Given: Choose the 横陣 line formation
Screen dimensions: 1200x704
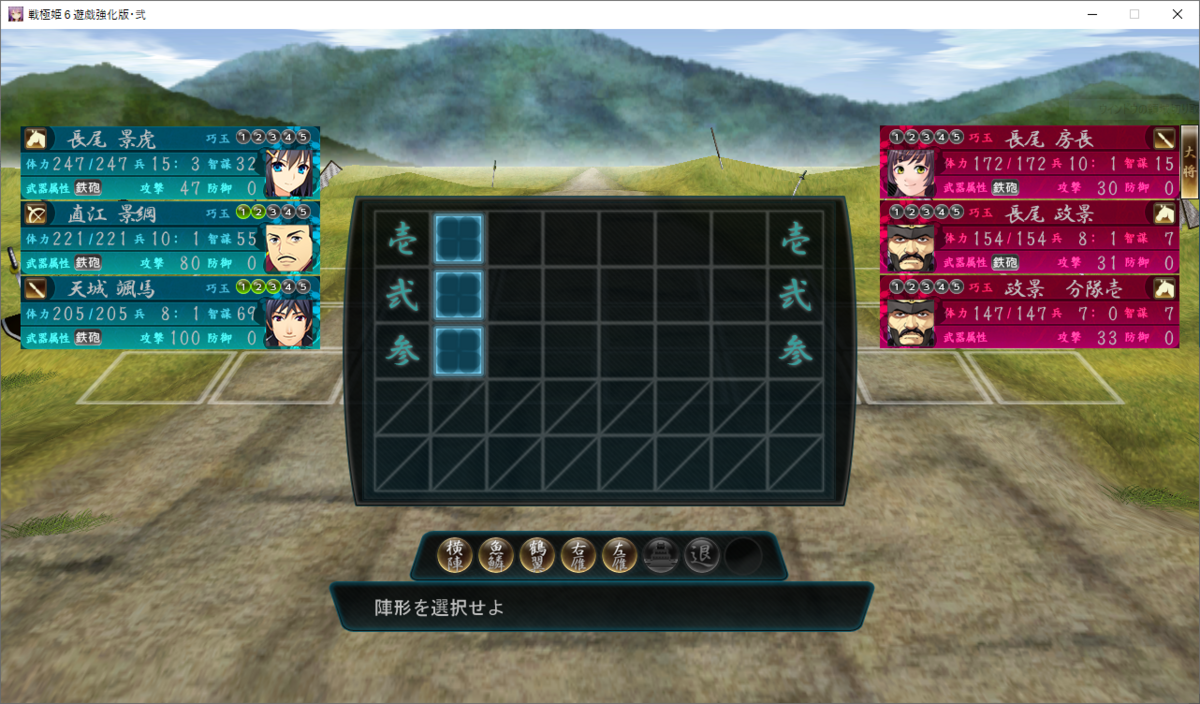Looking at the screenshot, I should pyautogui.click(x=455, y=554).
